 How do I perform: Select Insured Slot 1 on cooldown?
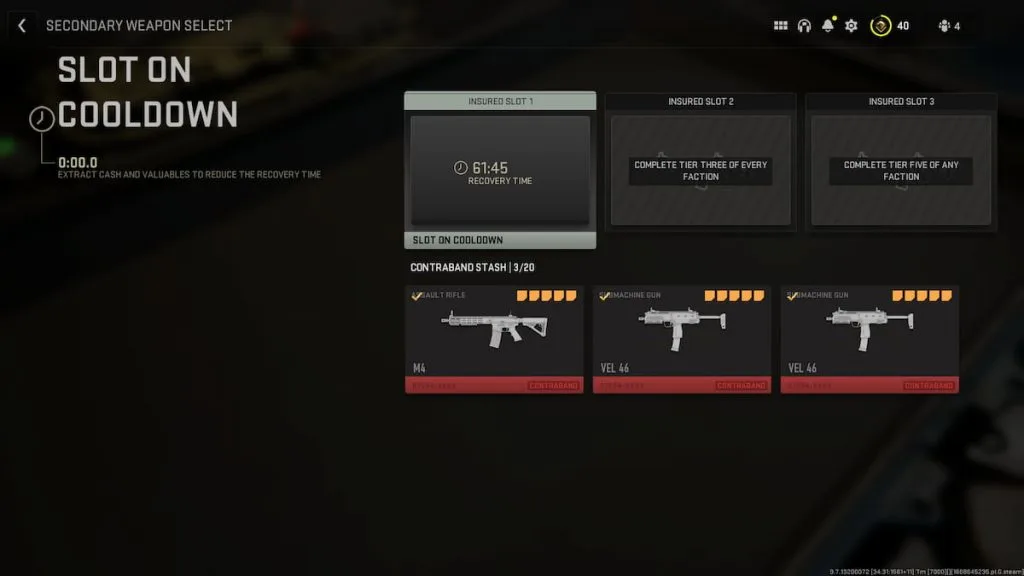pyautogui.click(x=500, y=170)
